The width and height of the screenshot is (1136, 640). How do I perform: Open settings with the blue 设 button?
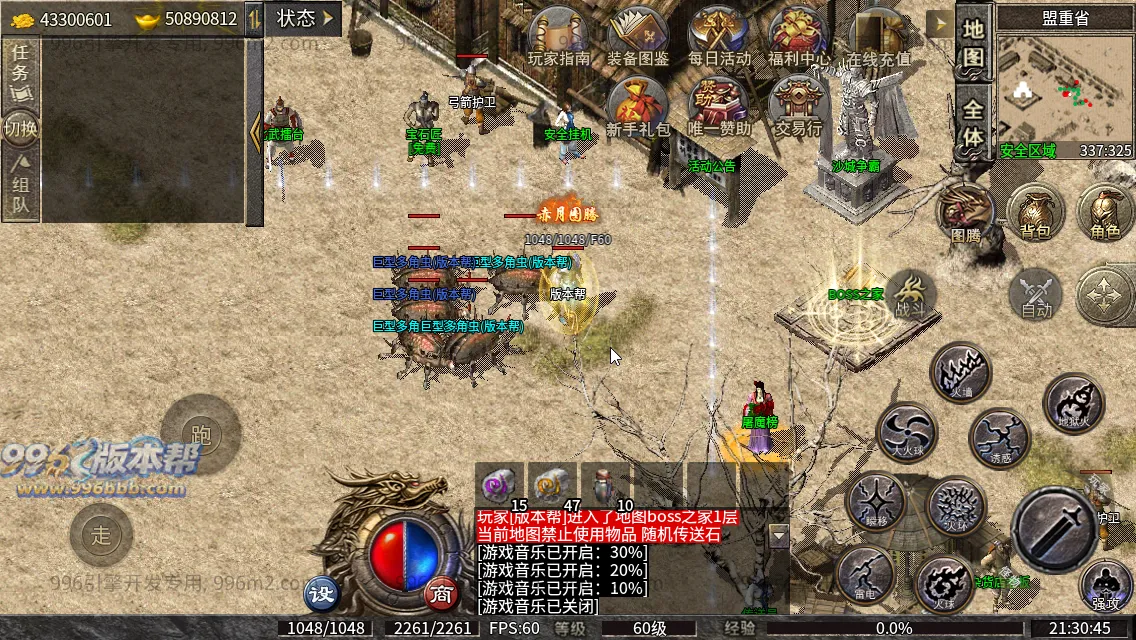click(x=322, y=594)
